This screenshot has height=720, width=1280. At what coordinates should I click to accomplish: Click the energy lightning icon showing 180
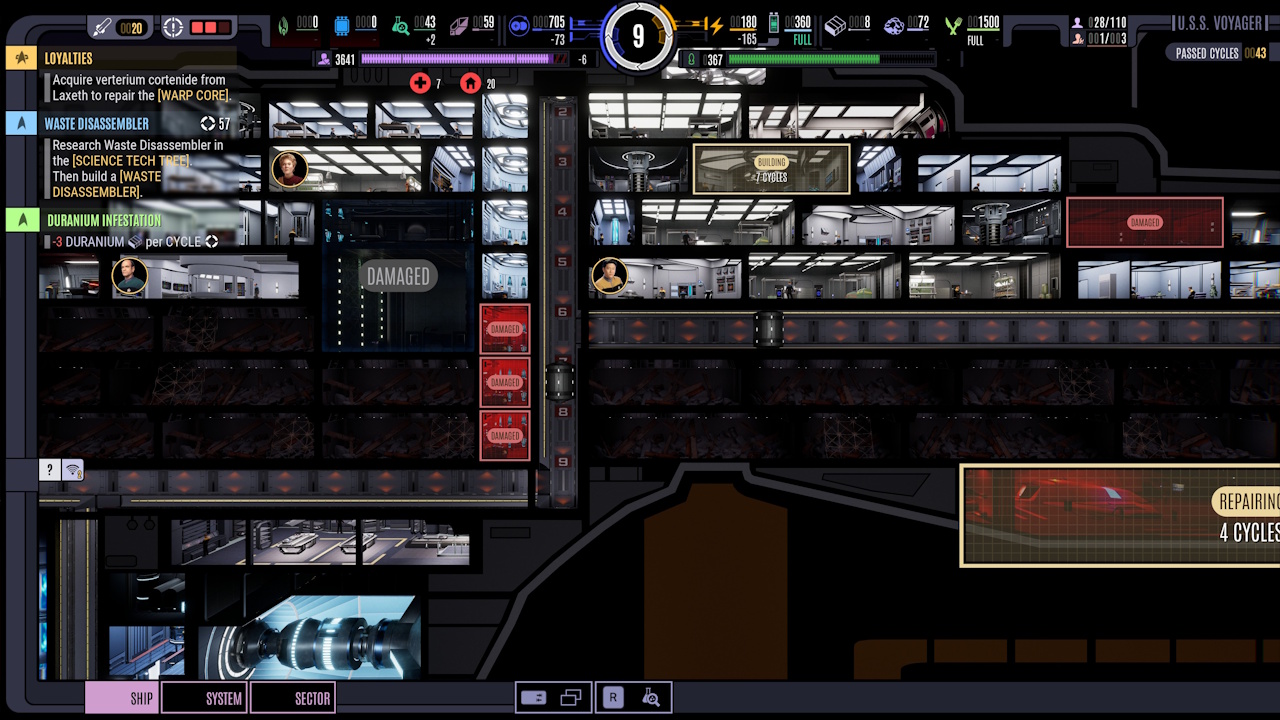coord(716,23)
